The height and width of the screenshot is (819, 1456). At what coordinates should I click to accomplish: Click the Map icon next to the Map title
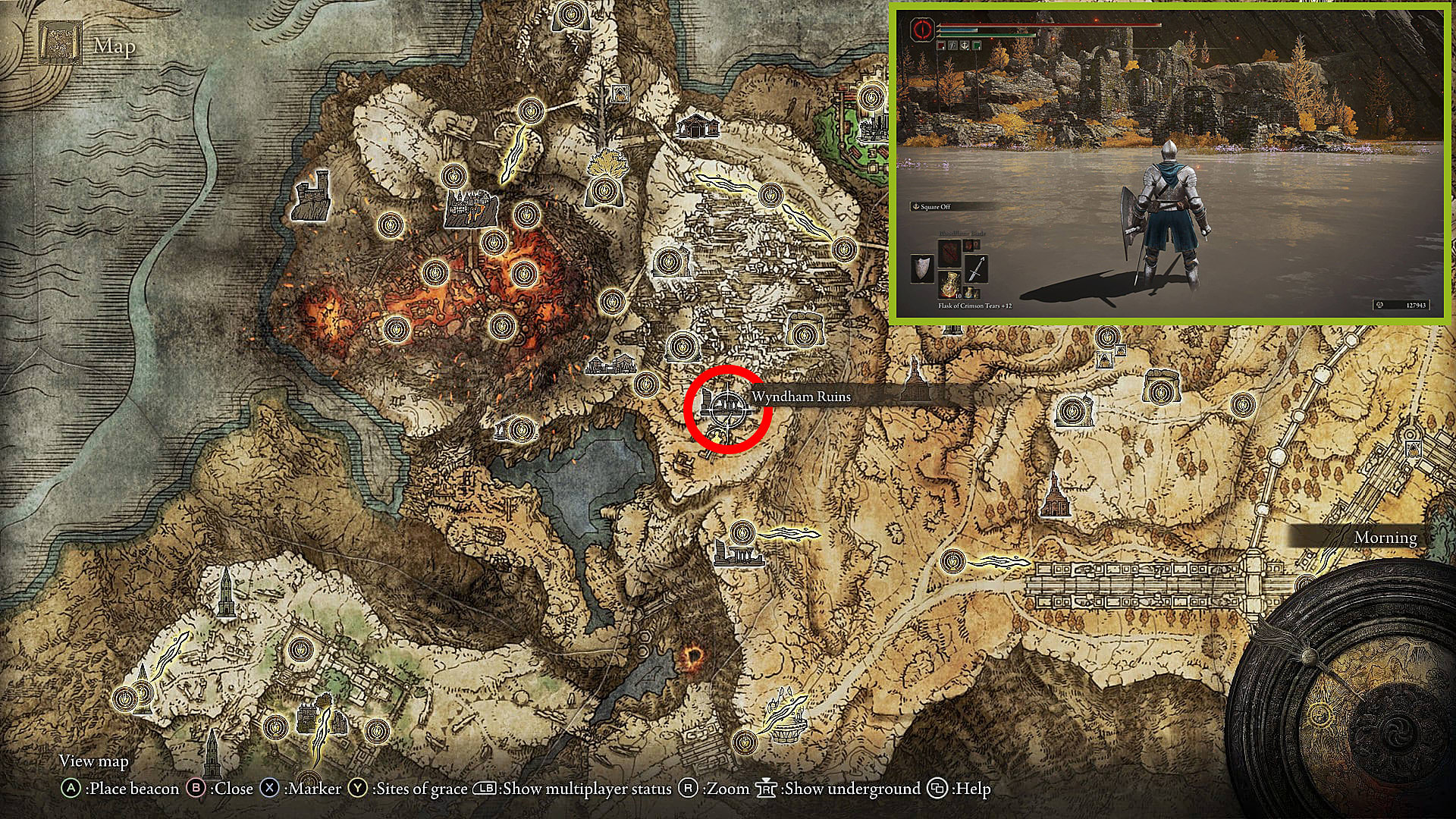(61, 42)
